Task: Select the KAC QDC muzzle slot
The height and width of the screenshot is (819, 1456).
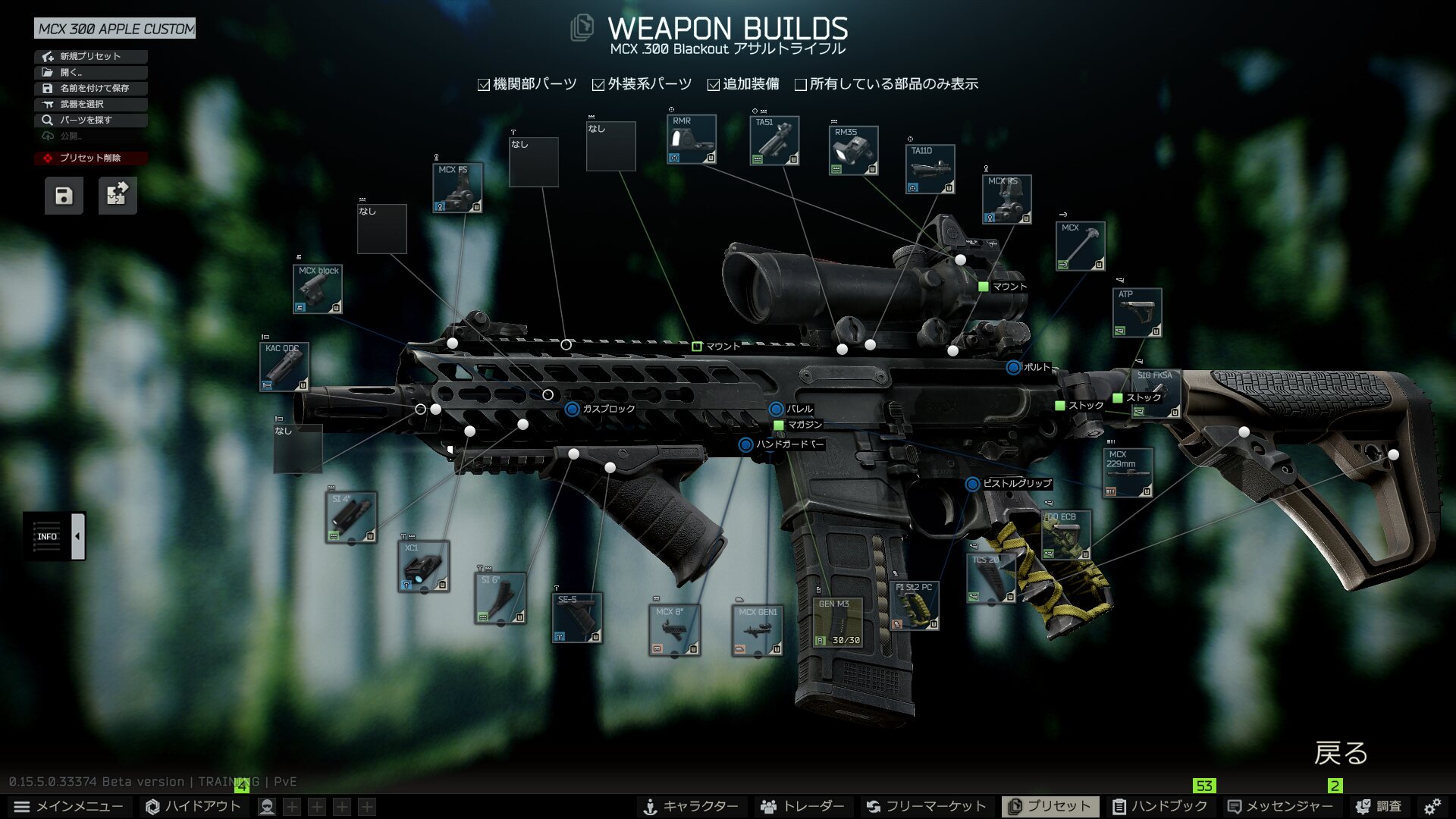Action: [284, 367]
